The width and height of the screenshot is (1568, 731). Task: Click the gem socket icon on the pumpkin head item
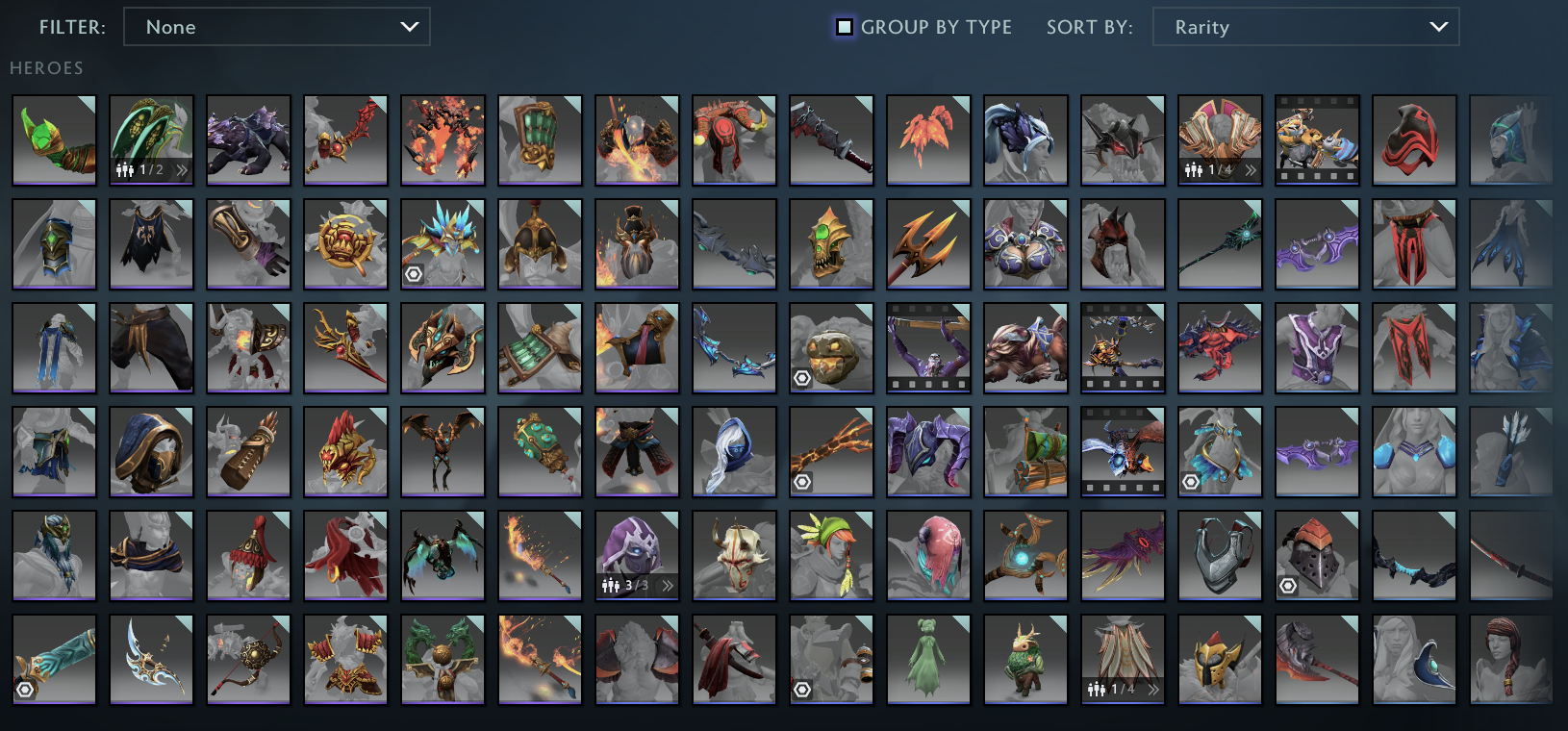(x=801, y=377)
